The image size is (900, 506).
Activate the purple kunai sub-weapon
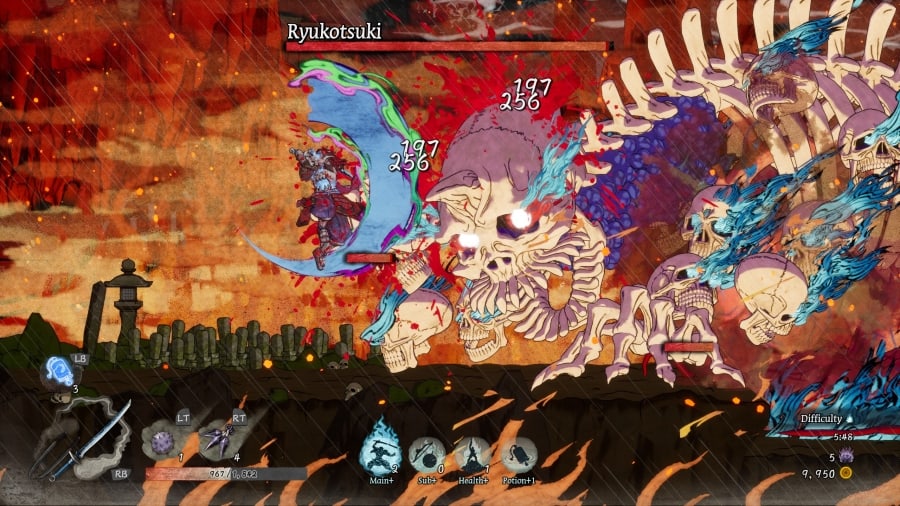[218, 438]
